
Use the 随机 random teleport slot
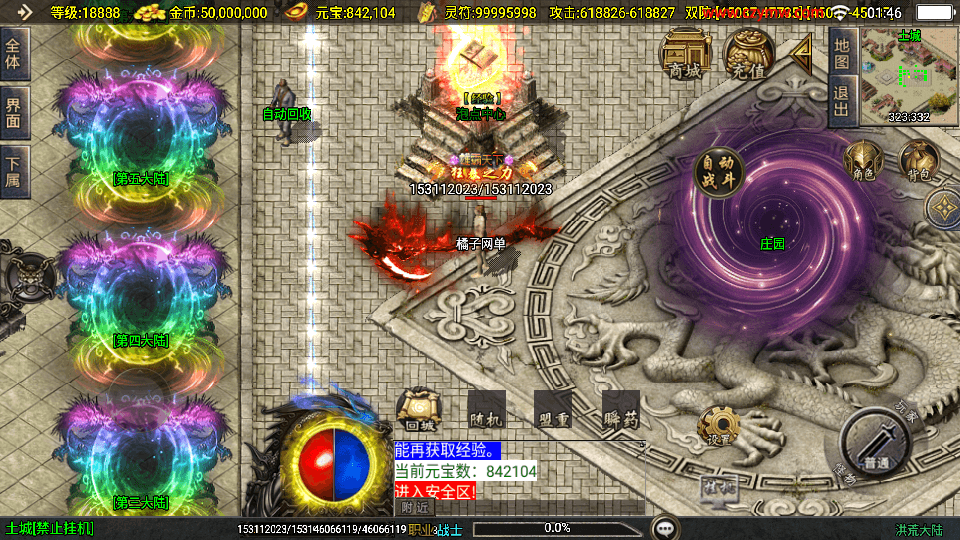[485, 410]
